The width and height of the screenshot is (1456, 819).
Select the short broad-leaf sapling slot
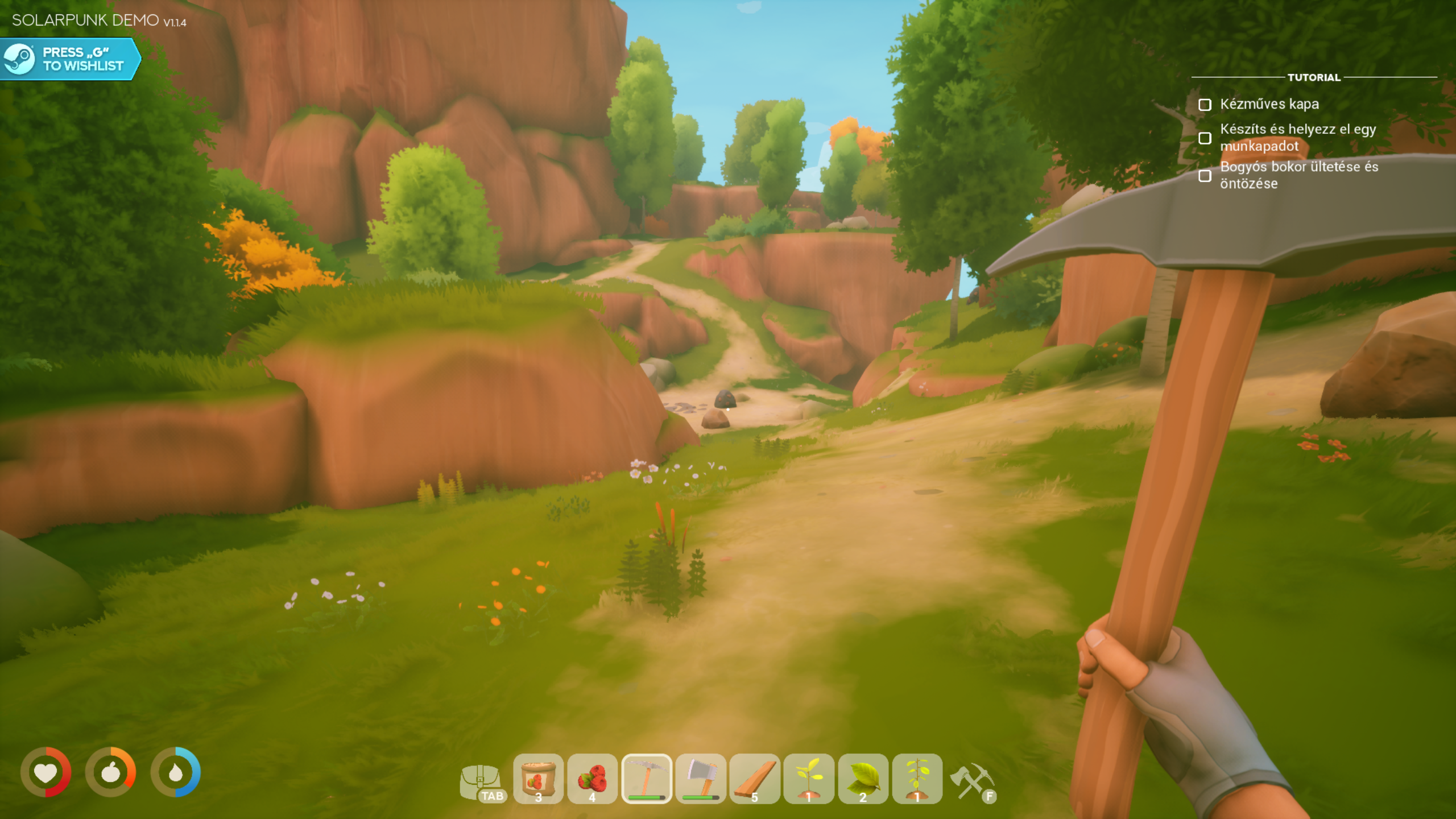click(809, 779)
